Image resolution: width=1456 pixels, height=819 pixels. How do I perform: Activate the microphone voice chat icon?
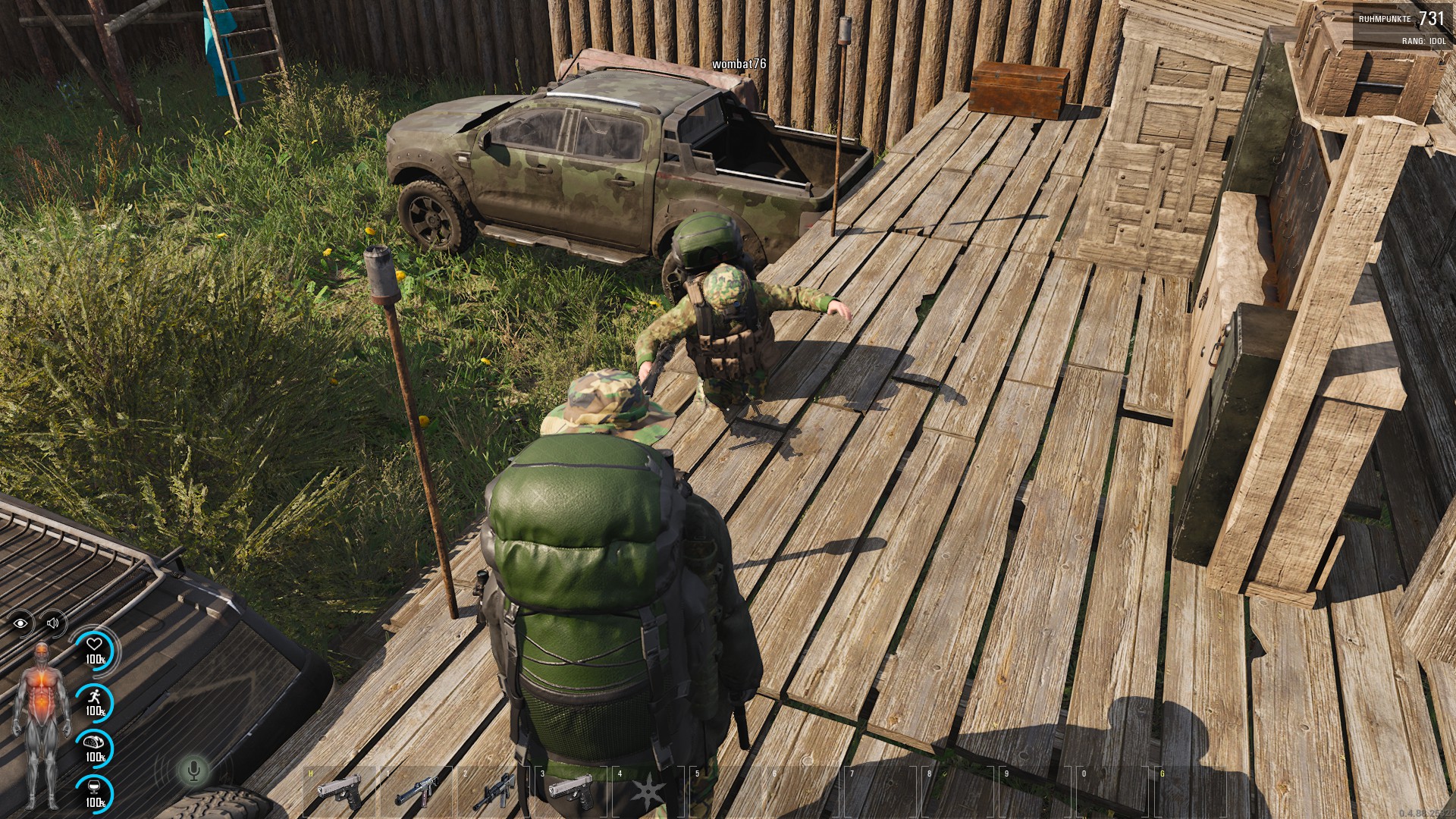tap(193, 770)
